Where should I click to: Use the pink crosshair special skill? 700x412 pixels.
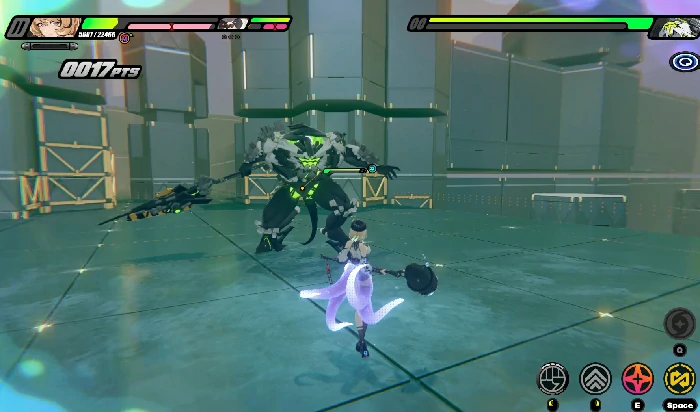pos(637,379)
